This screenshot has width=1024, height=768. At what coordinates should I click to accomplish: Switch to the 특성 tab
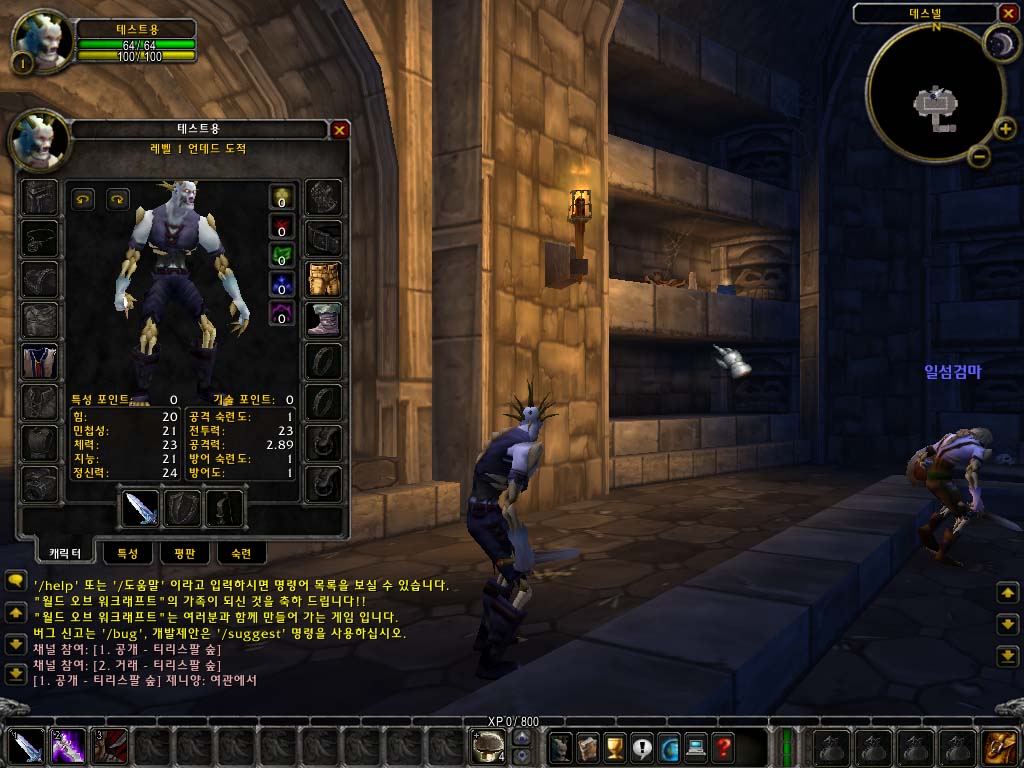click(127, 552)
